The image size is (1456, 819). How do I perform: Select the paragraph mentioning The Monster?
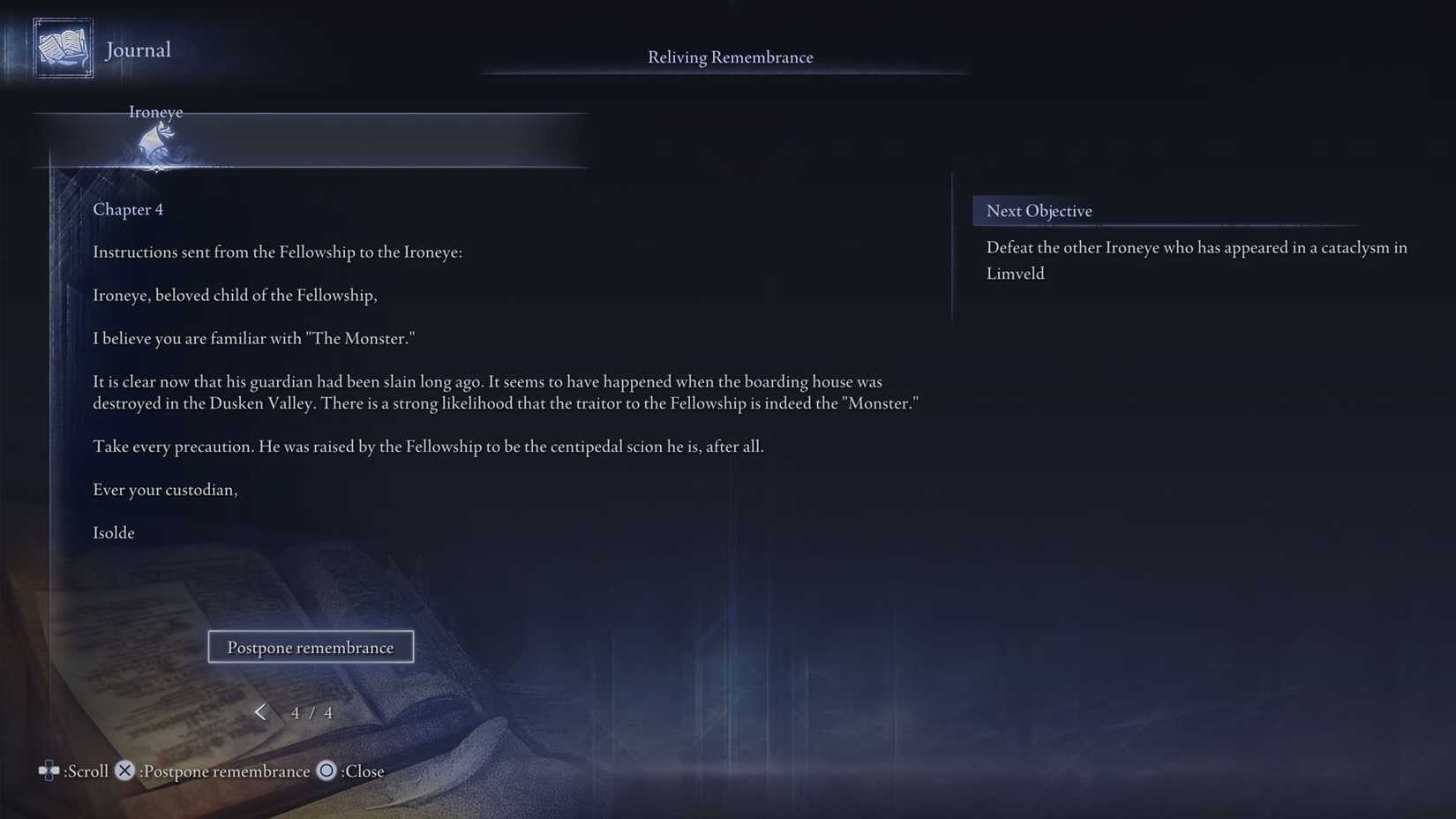[254, 337]
